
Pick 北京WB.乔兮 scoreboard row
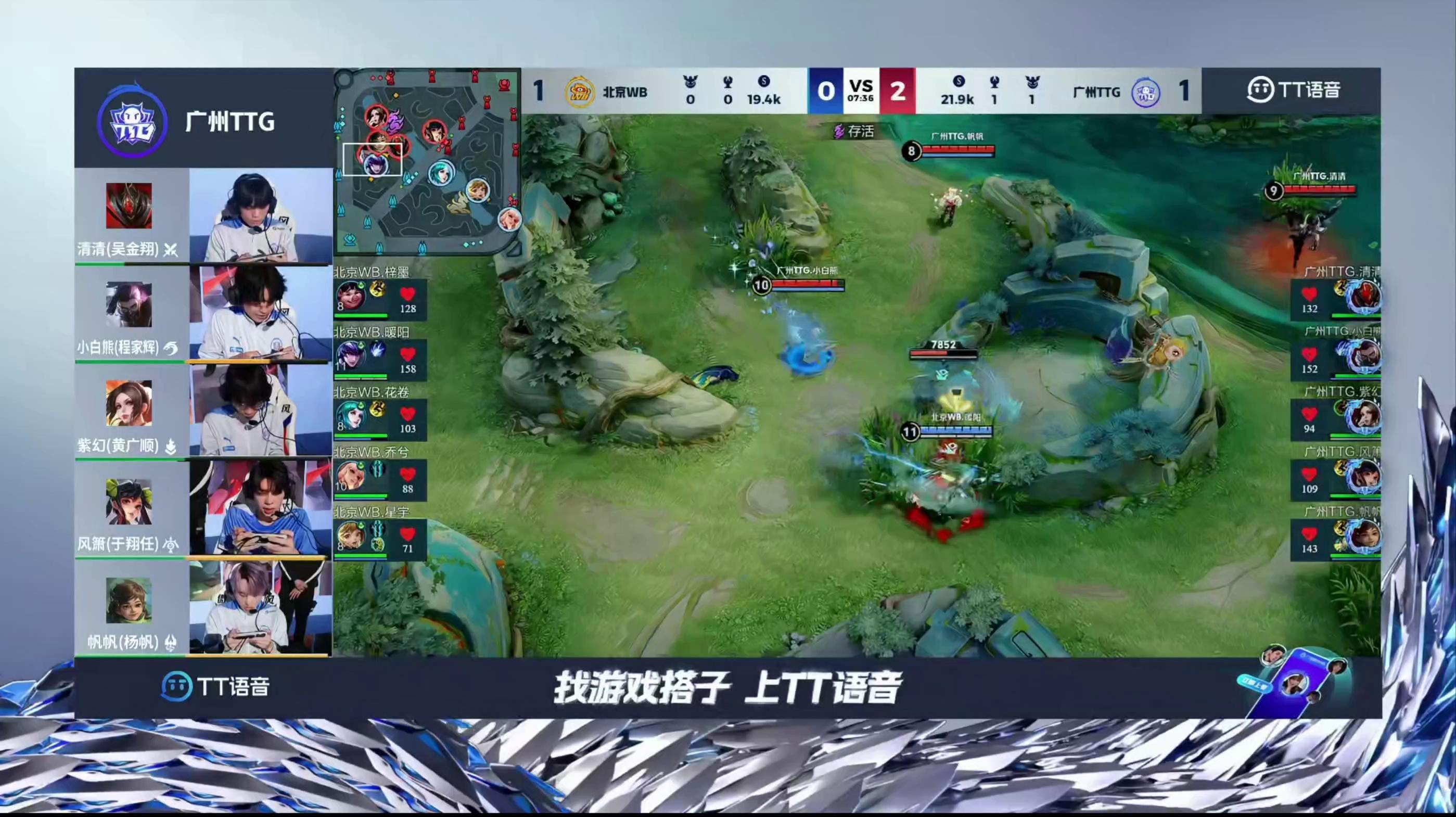coord(380,479)
